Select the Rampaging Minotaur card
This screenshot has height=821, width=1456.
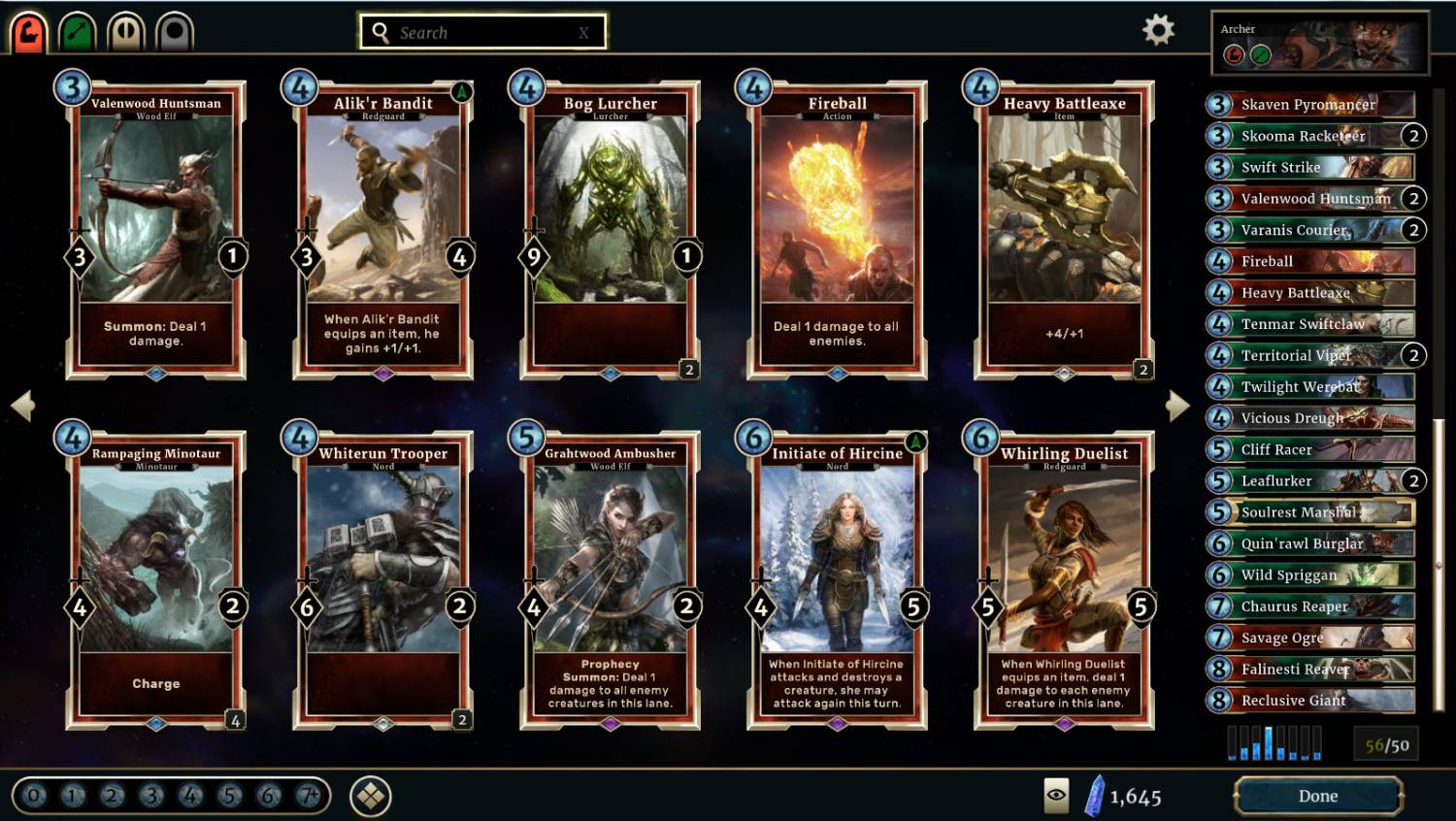(x=155, y=580)
